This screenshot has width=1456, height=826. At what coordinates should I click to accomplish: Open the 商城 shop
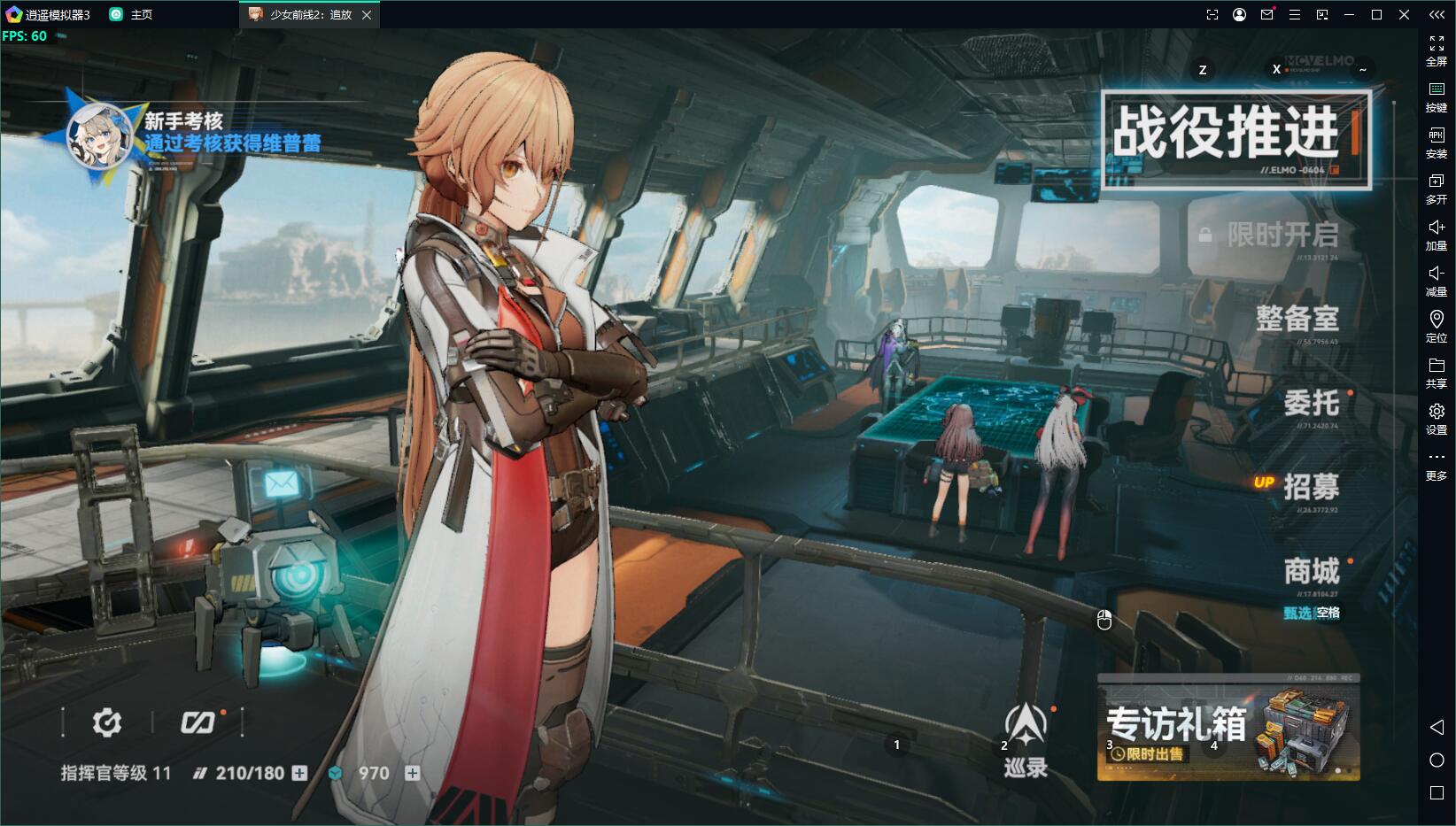1311,571
